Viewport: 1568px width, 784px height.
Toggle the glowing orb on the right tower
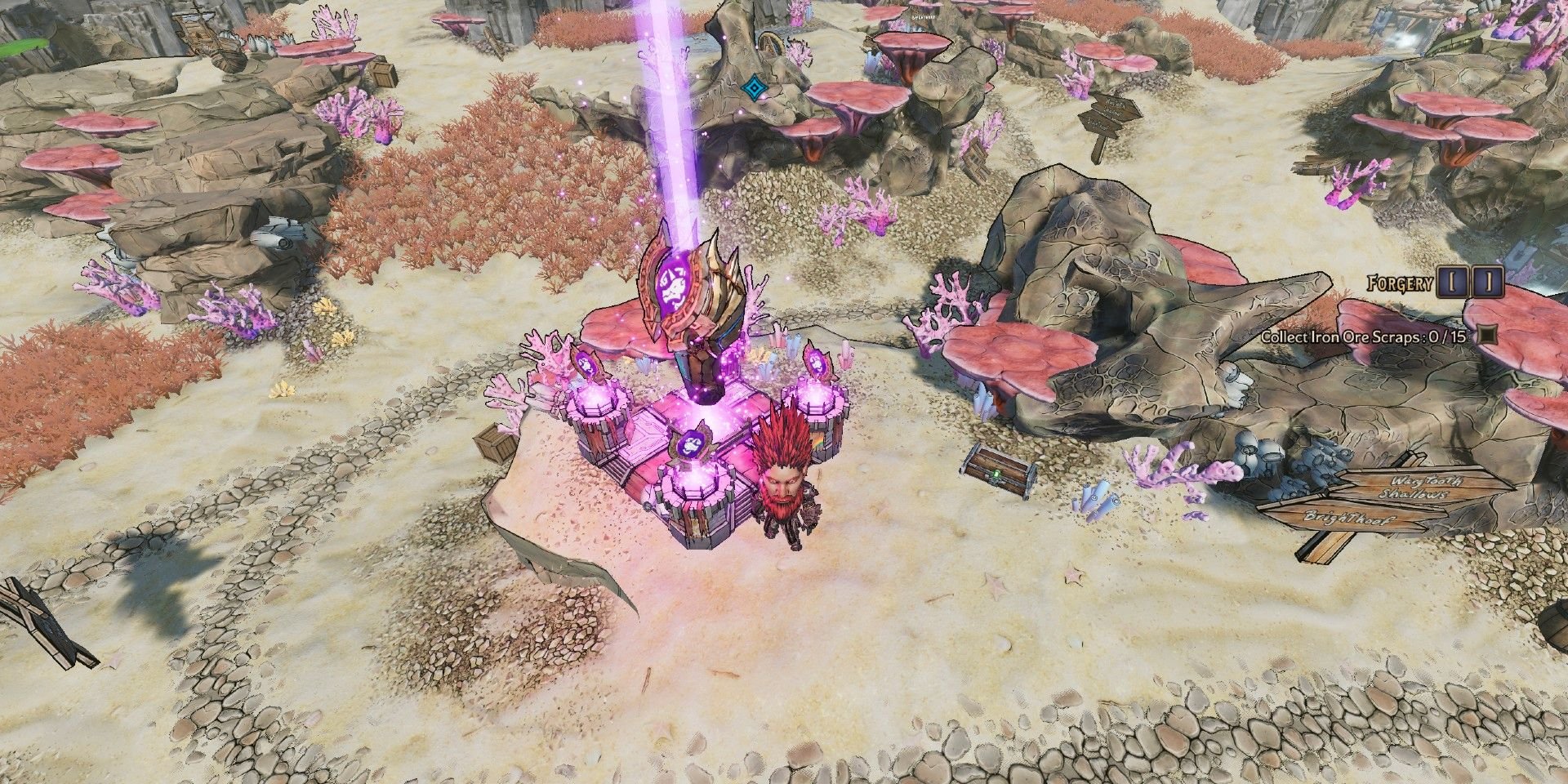[x=817, y=397]
